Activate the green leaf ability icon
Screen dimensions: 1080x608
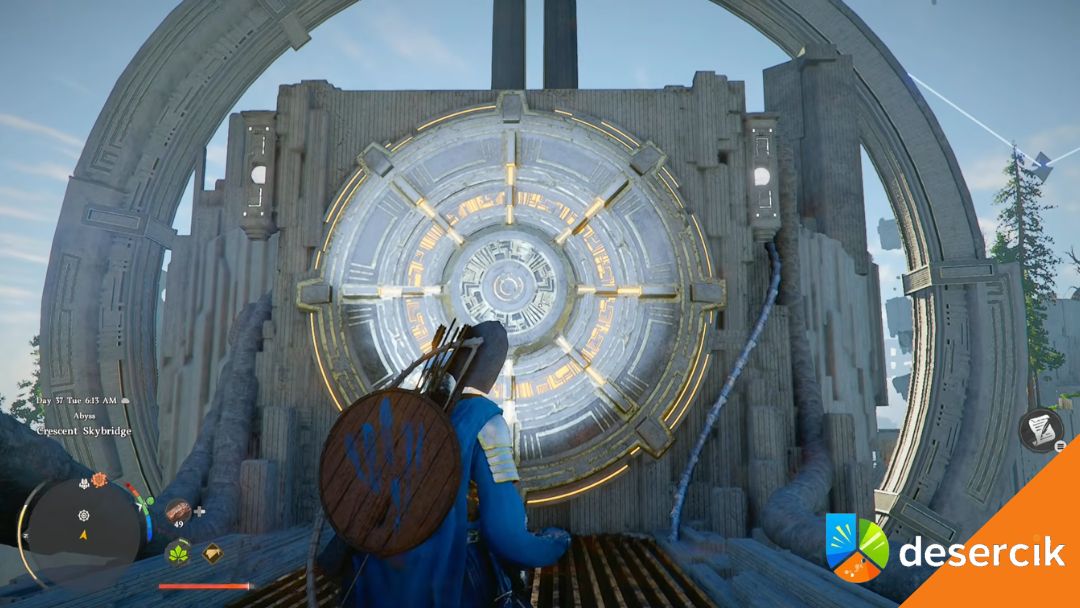[x=178, y=552]
